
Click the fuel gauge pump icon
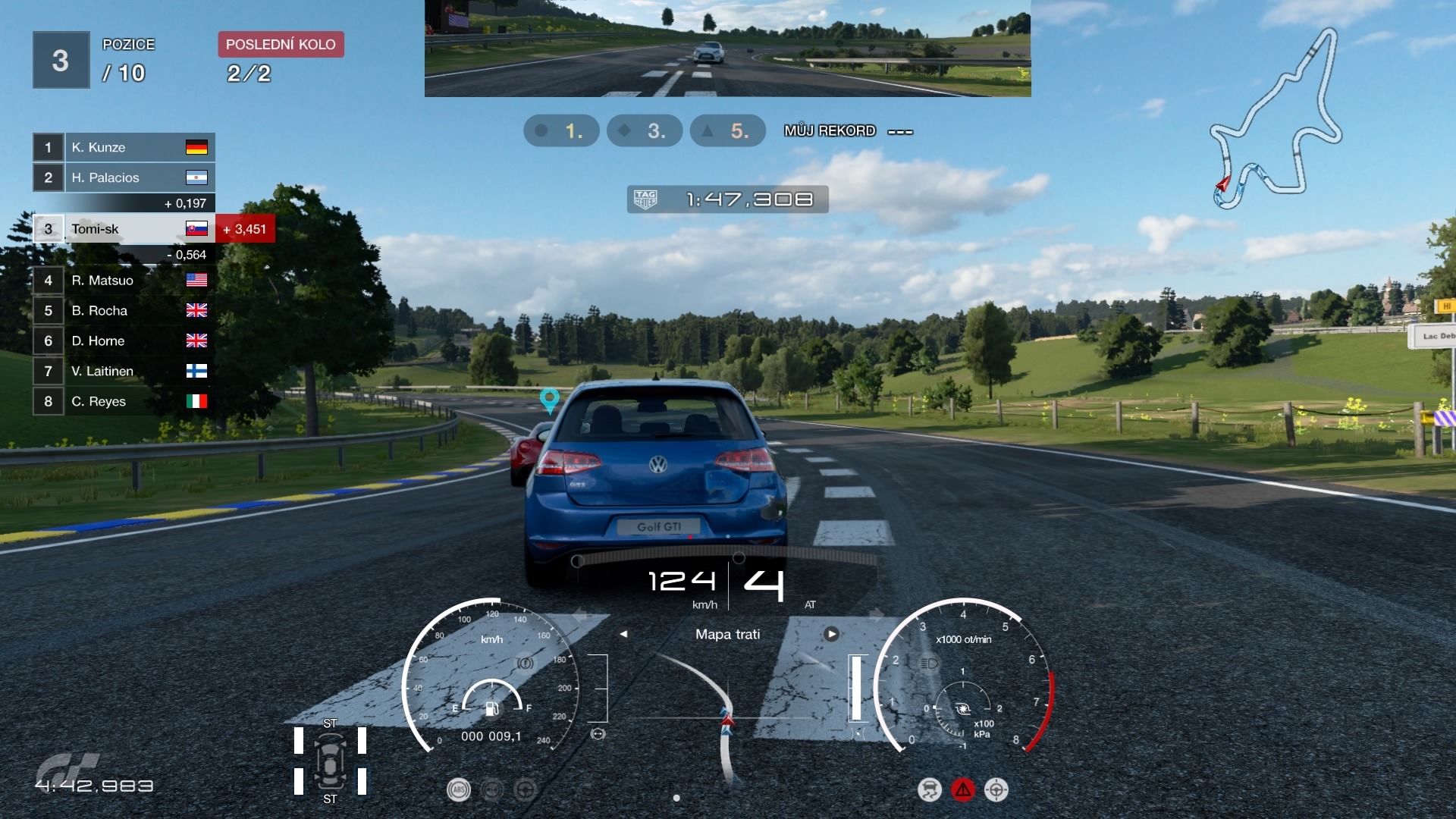click(491, 708)
